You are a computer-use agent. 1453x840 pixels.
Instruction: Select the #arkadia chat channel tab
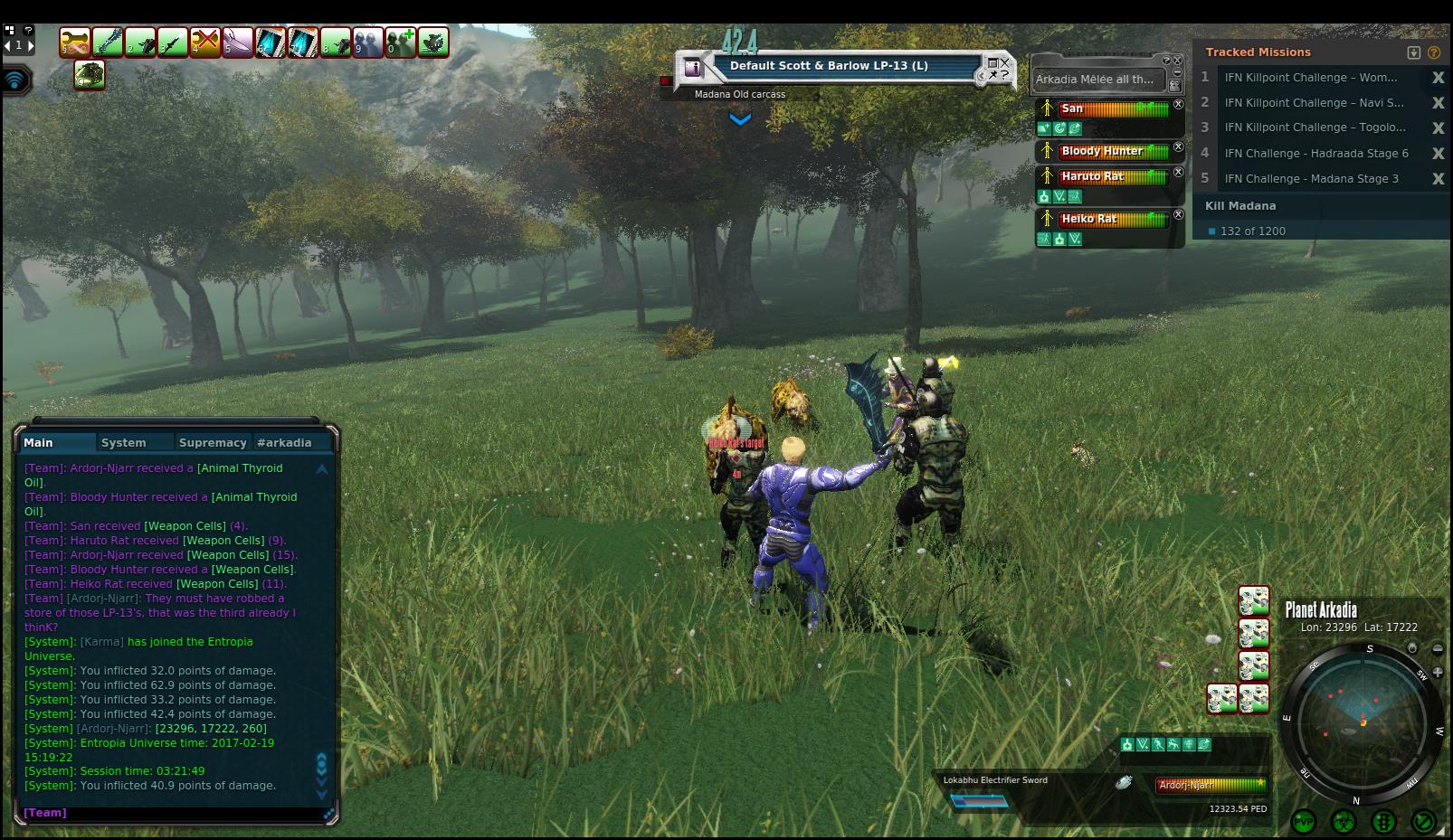pos(284,442)
